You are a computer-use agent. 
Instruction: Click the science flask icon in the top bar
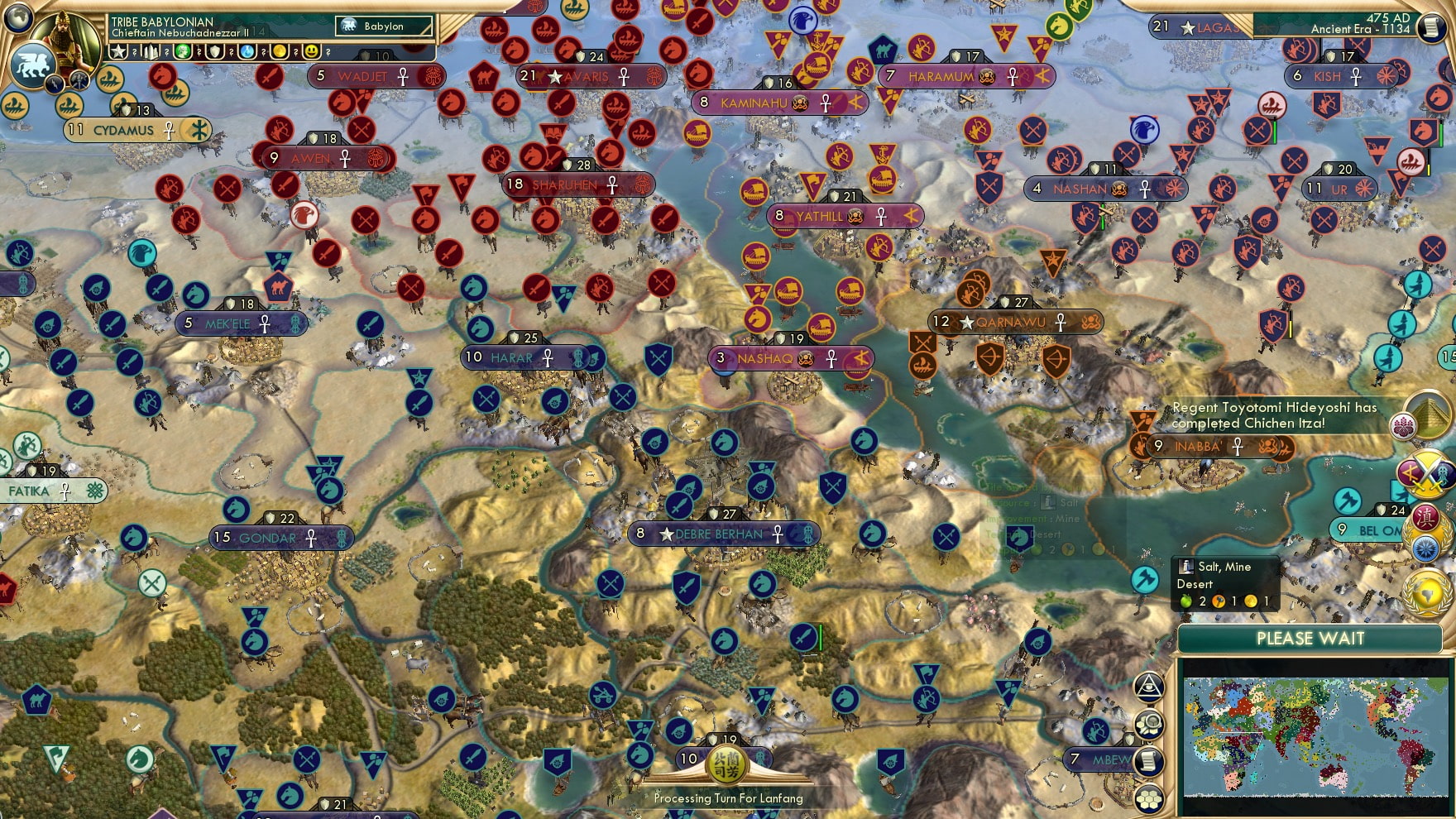point(247,52)
